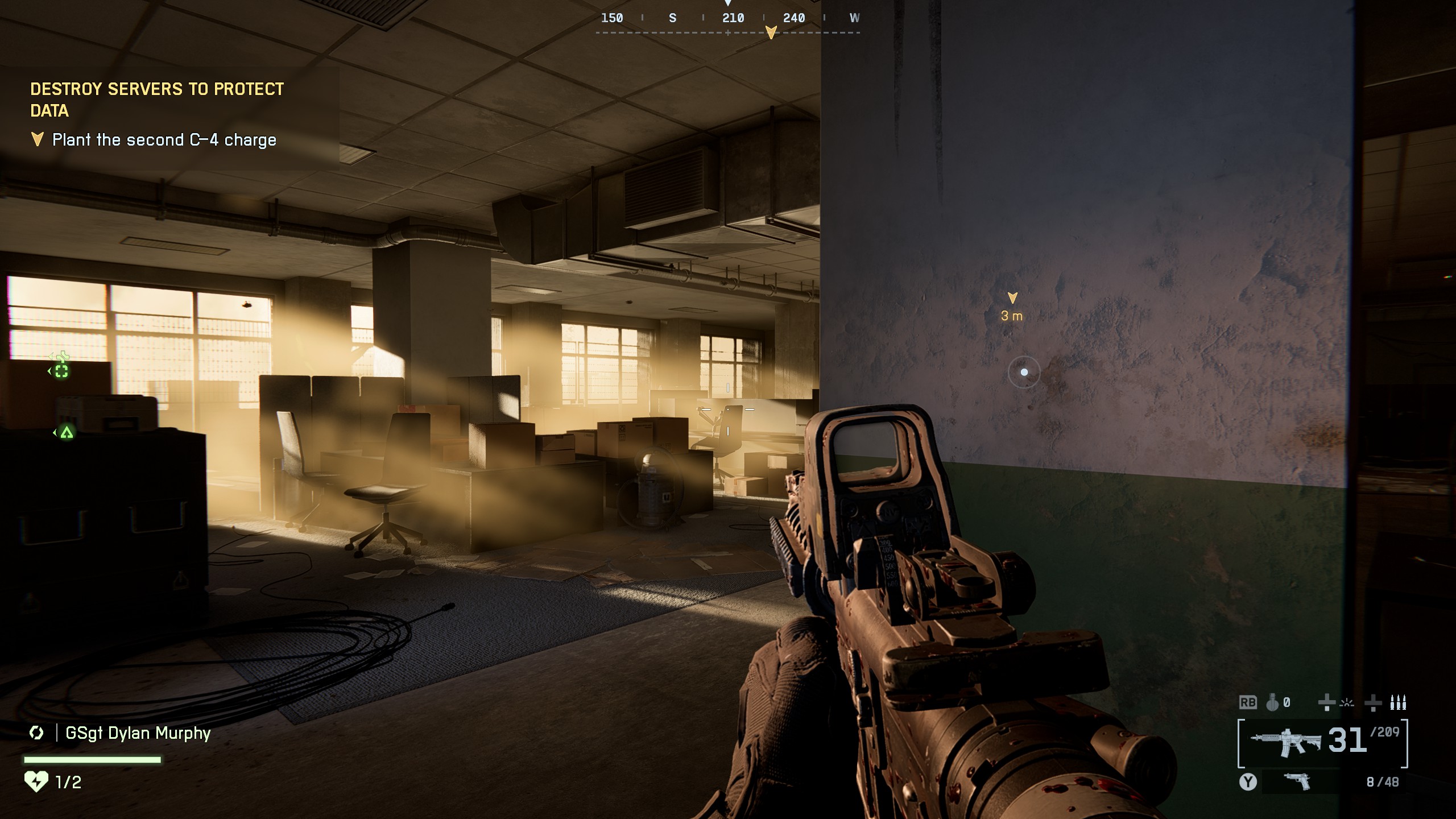Click the heart revive icon showing 1/2
Screen dimensions: 1456x819
pyautogui.click(x=36, y=783)
